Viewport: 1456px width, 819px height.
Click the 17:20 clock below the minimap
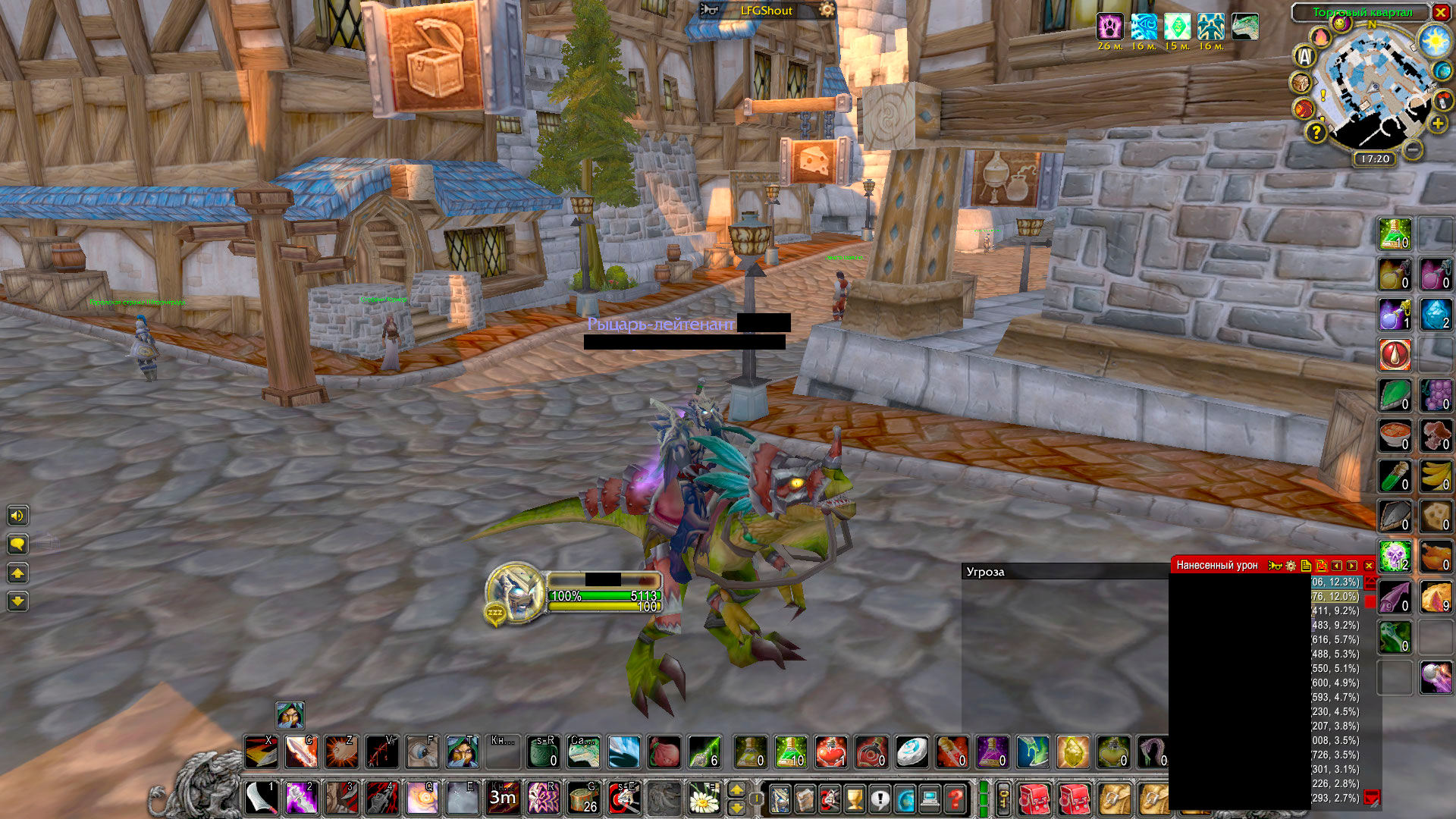(x=1375, y=158)
